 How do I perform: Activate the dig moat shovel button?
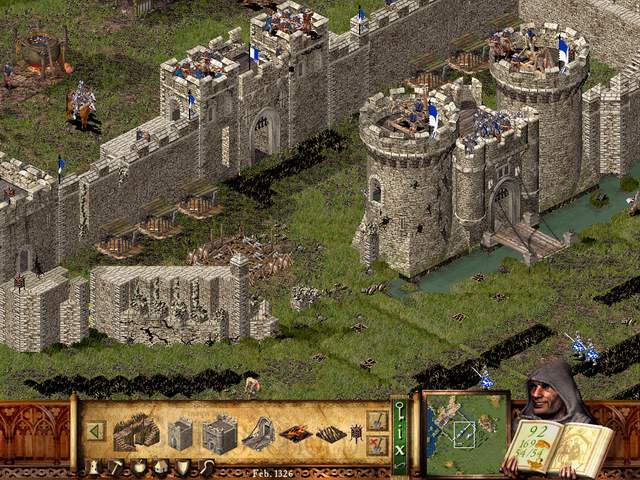377,420
